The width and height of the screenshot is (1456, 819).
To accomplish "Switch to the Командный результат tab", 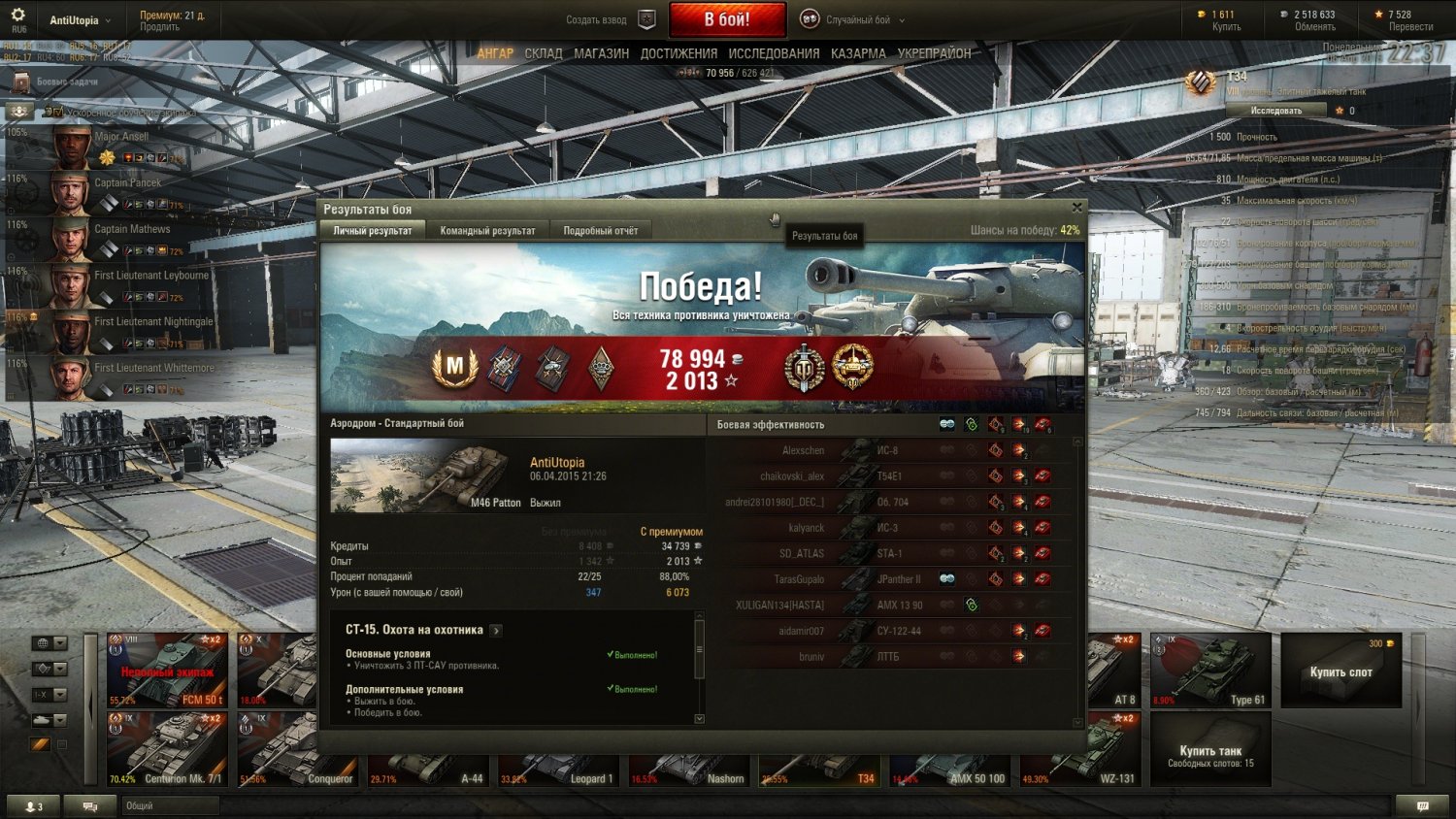I will (487, 231).
